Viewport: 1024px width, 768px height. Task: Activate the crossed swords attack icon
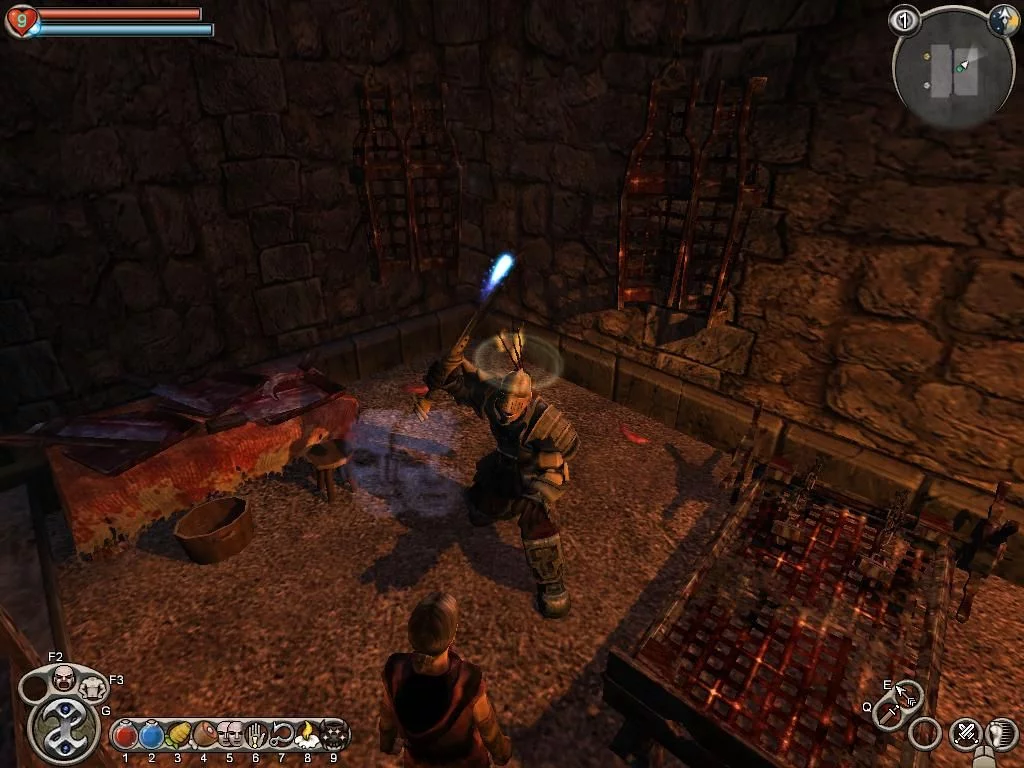coord(965,735)
